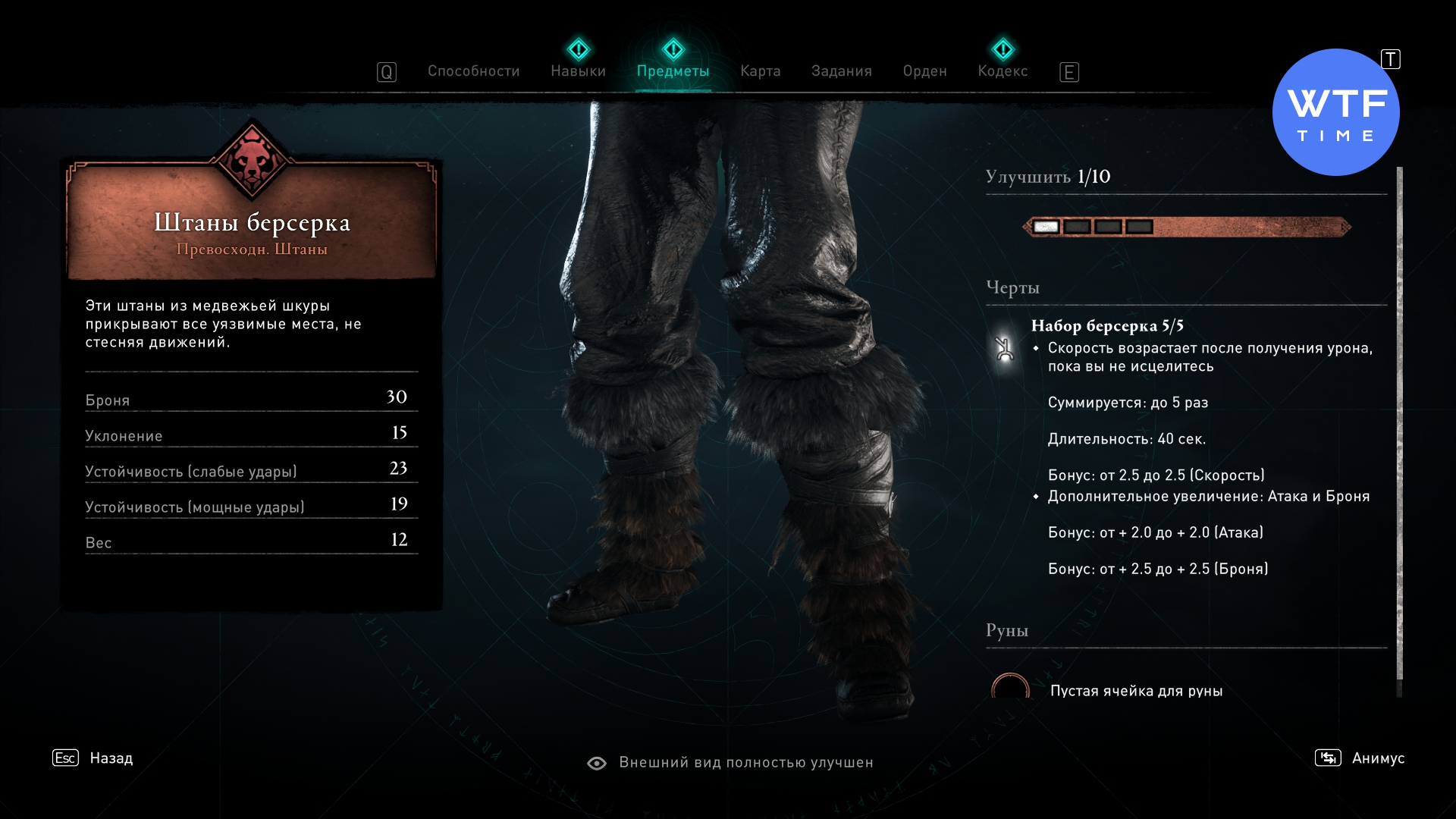Screen dimensions: 1456x819
Task: Click the upgrade progress bar
Action: [1187, 227]
